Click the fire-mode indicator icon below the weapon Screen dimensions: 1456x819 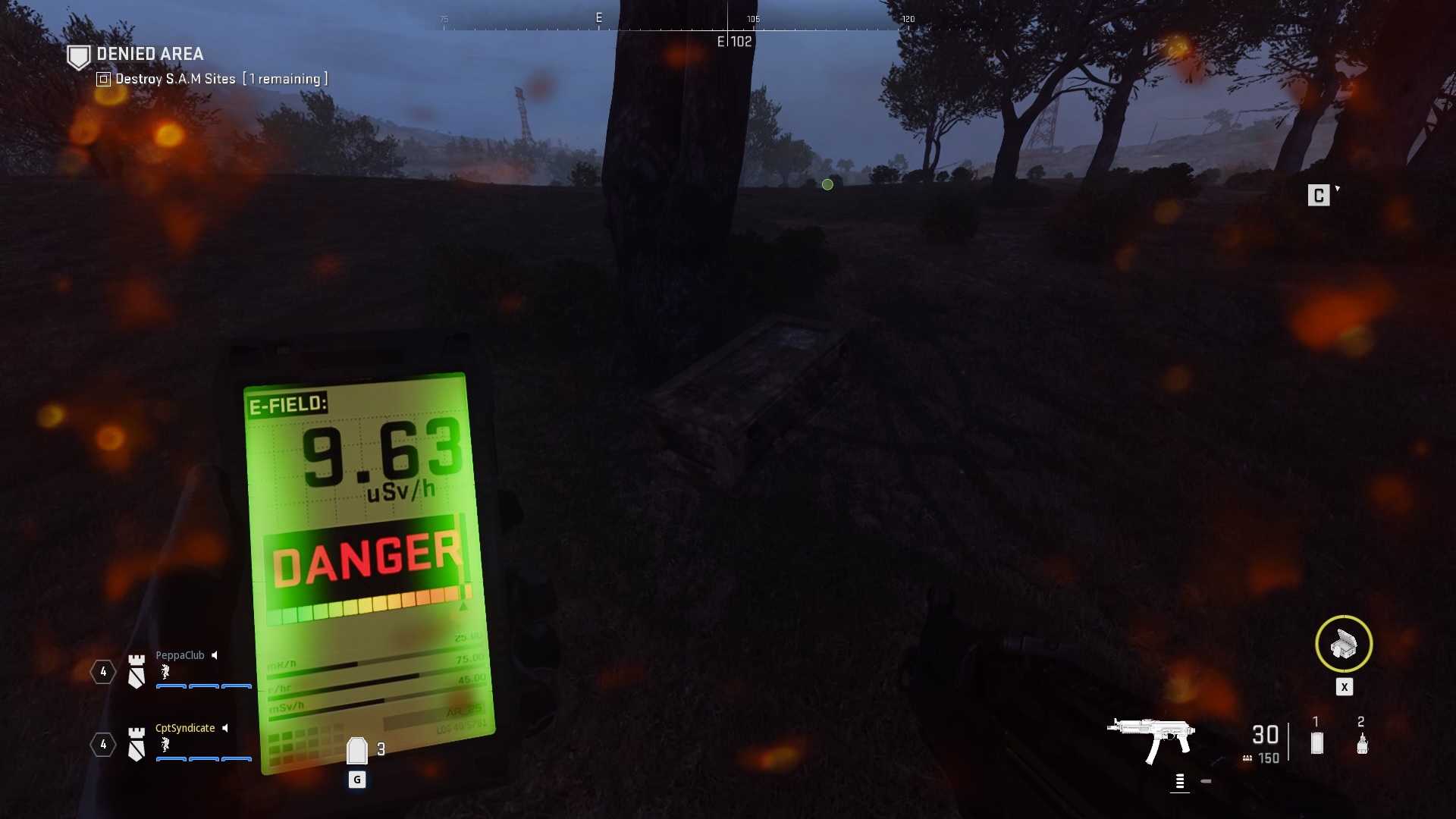click(x=1181, y=781)
